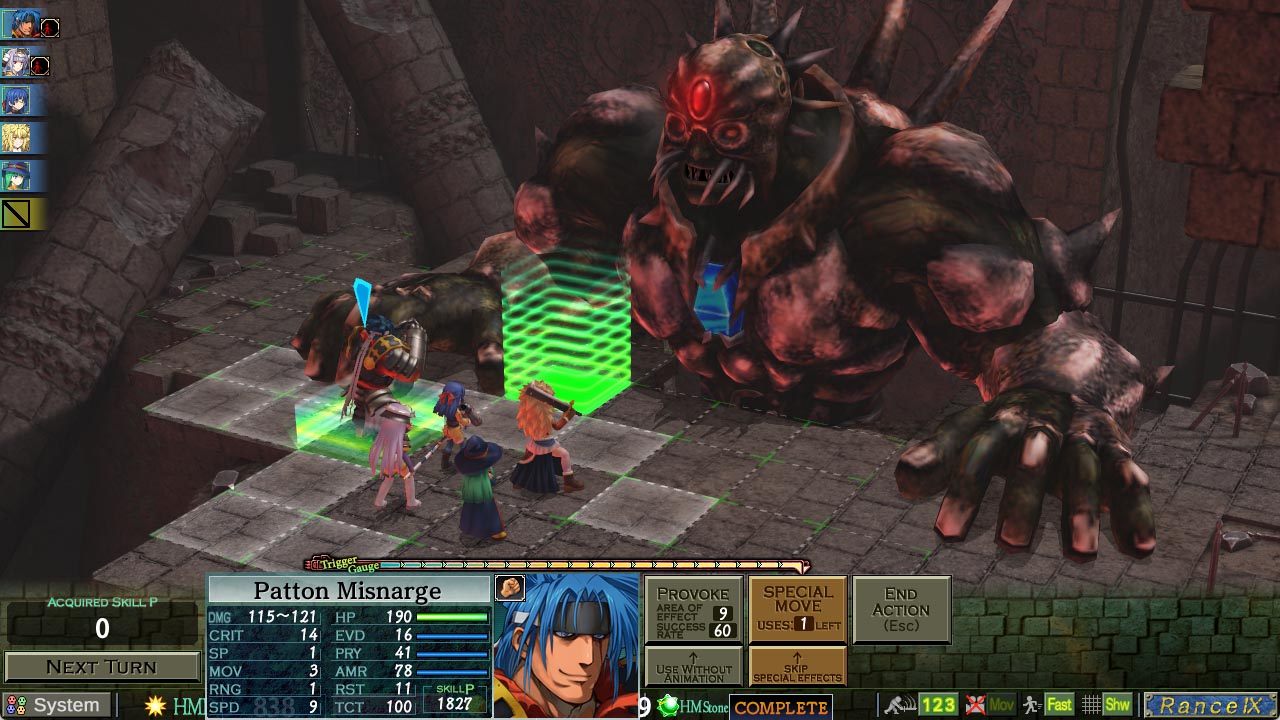Image resolution: width=1280 pixels, height=720 pixels.
Task: Toggle the Shw grid display
Action: pyautogui.click(x=1106, y=706)
